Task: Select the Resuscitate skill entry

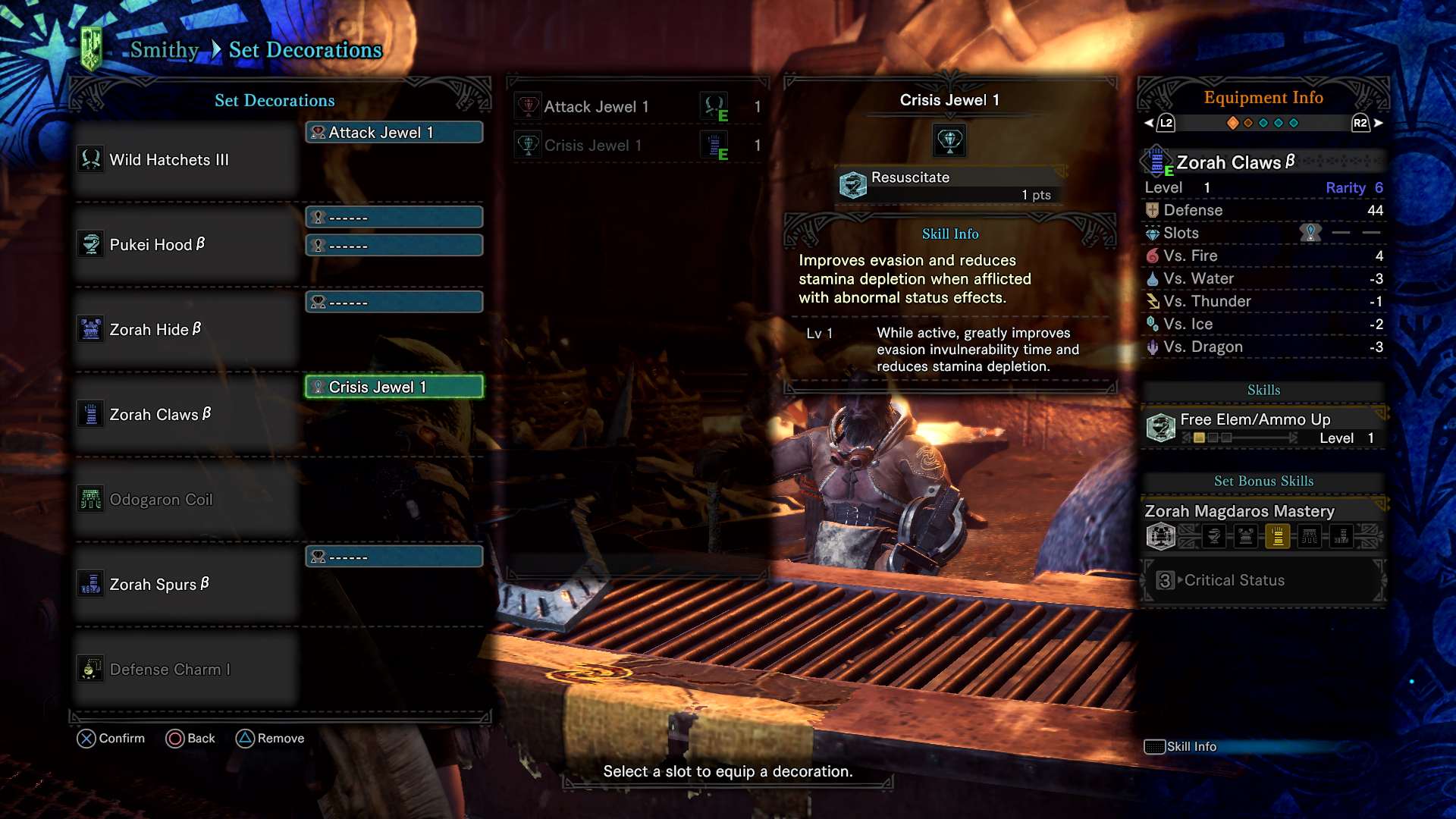Action: [x=949, y=185]
